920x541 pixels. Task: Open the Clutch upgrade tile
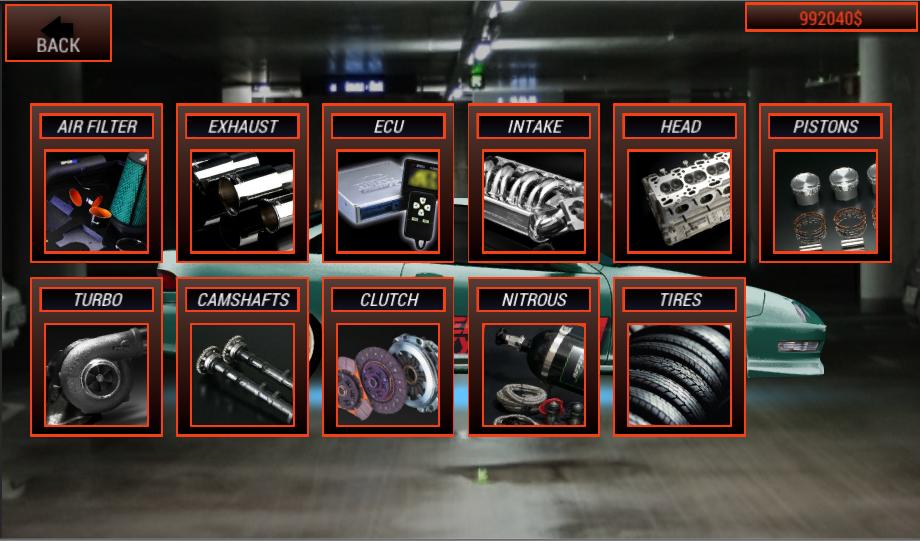pos(388,357)
